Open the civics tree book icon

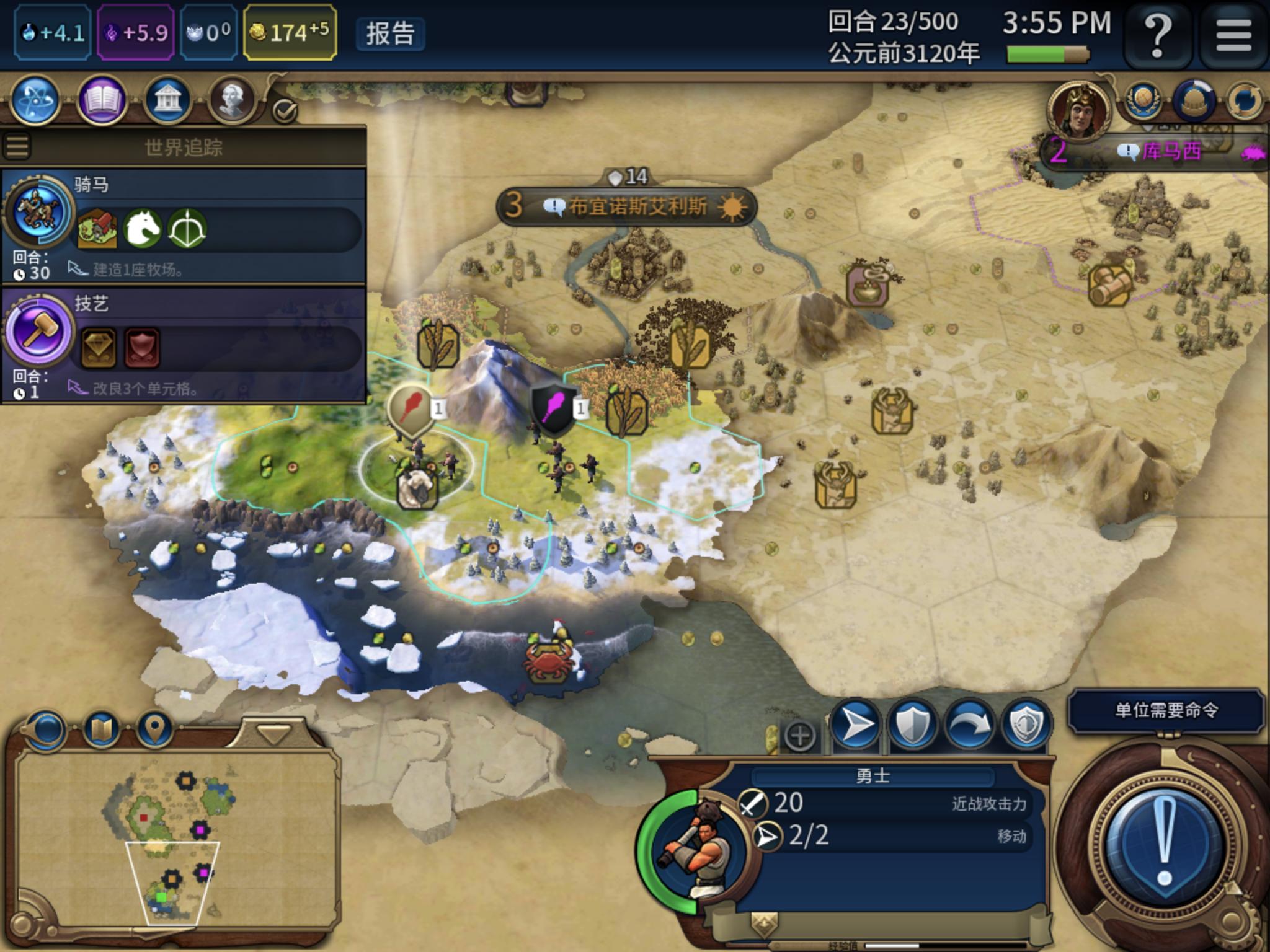(102, 100)
